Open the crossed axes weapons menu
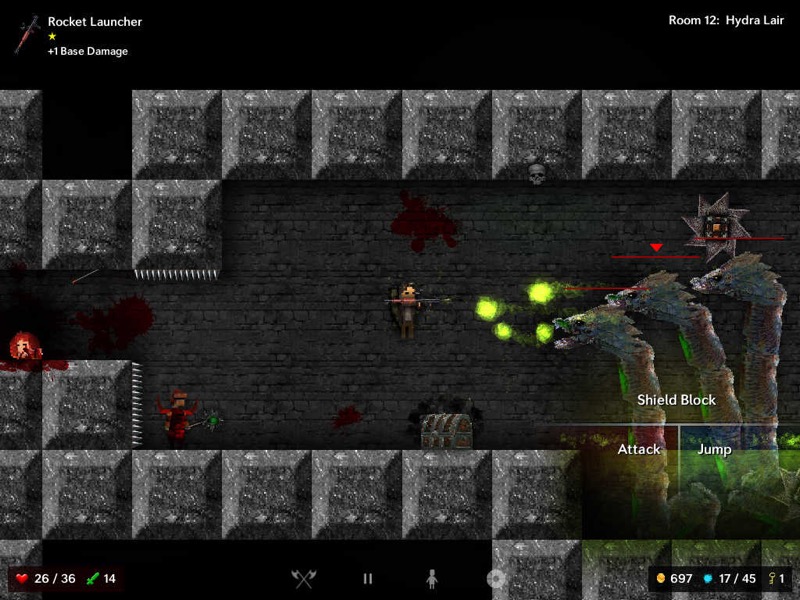The width and height of the screenshot is (800, 600). (x=303, y=578)
